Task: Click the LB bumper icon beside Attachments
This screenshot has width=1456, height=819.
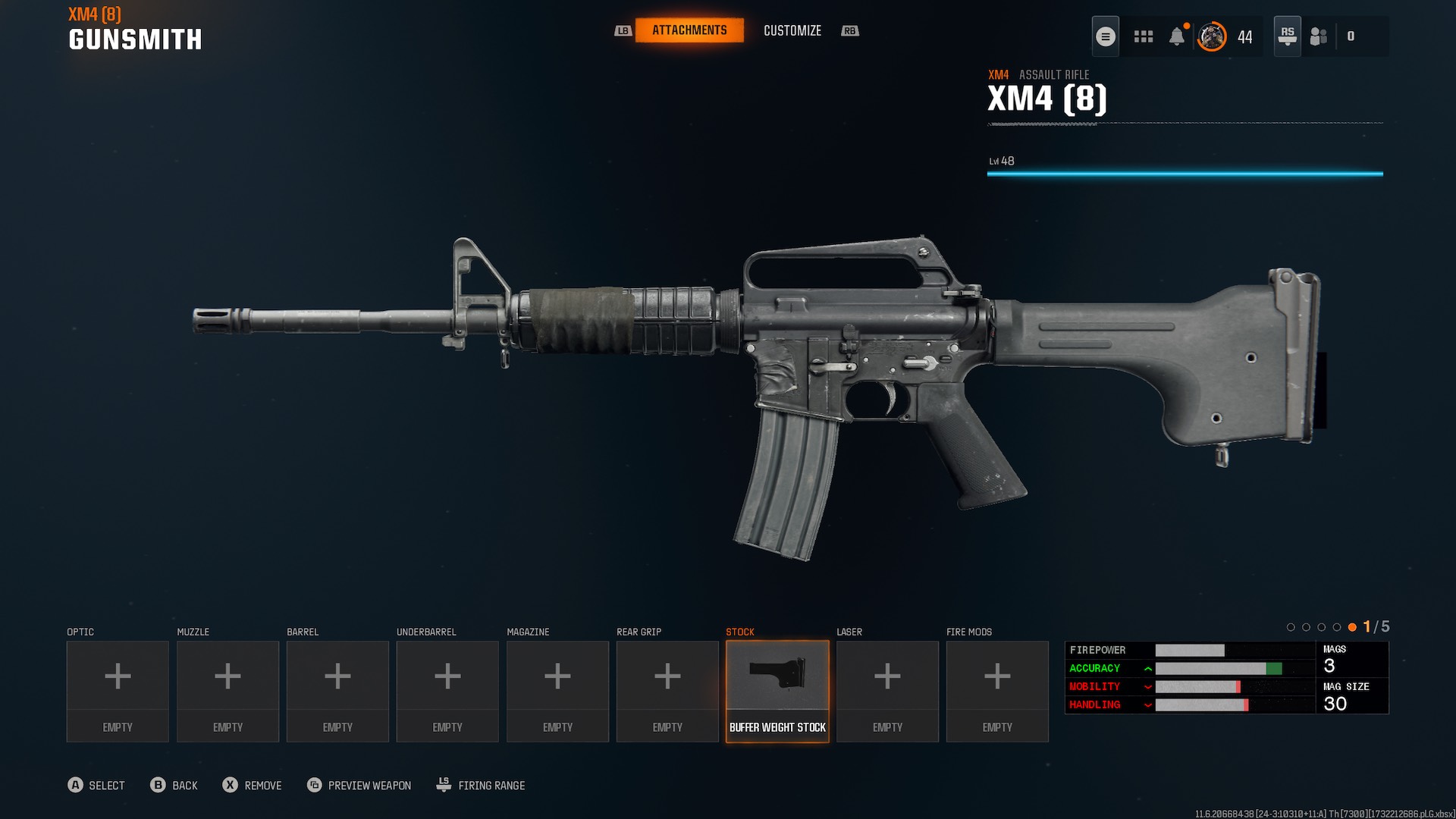Action: click(x=623, y=31)
